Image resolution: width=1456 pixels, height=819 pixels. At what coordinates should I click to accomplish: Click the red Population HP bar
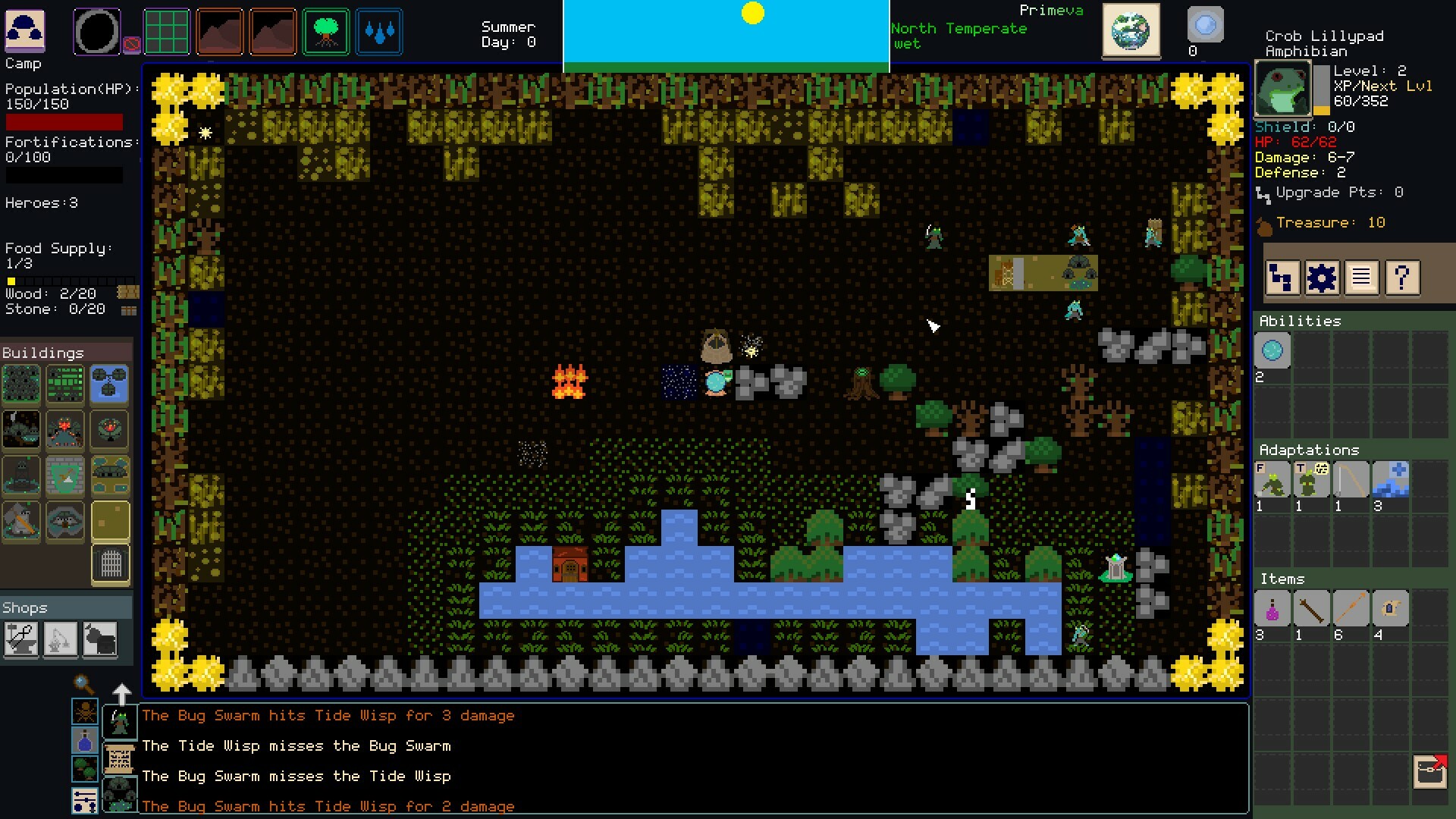(x=64, y=122)
